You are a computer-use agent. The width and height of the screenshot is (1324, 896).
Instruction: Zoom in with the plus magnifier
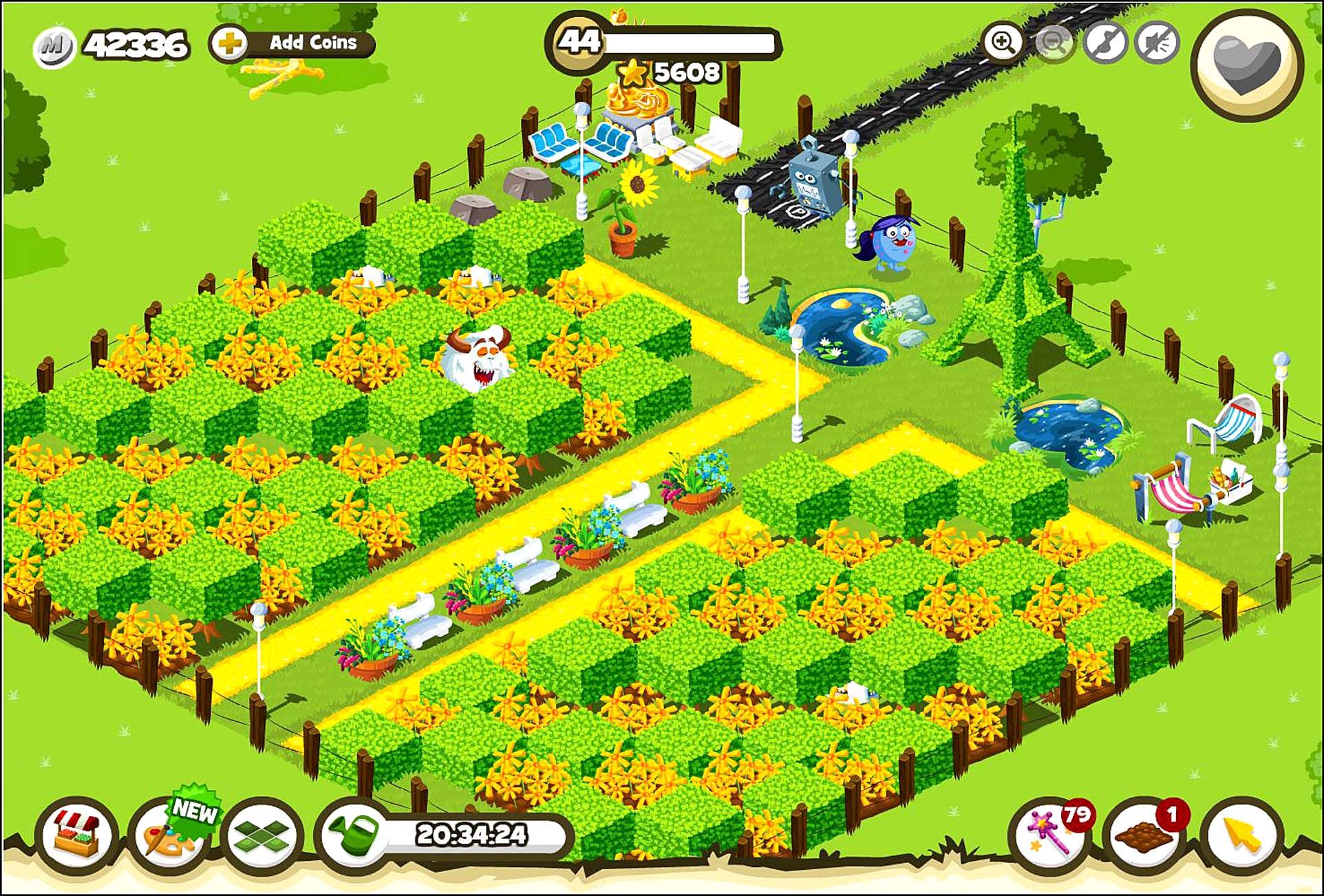click(1002, 43)
